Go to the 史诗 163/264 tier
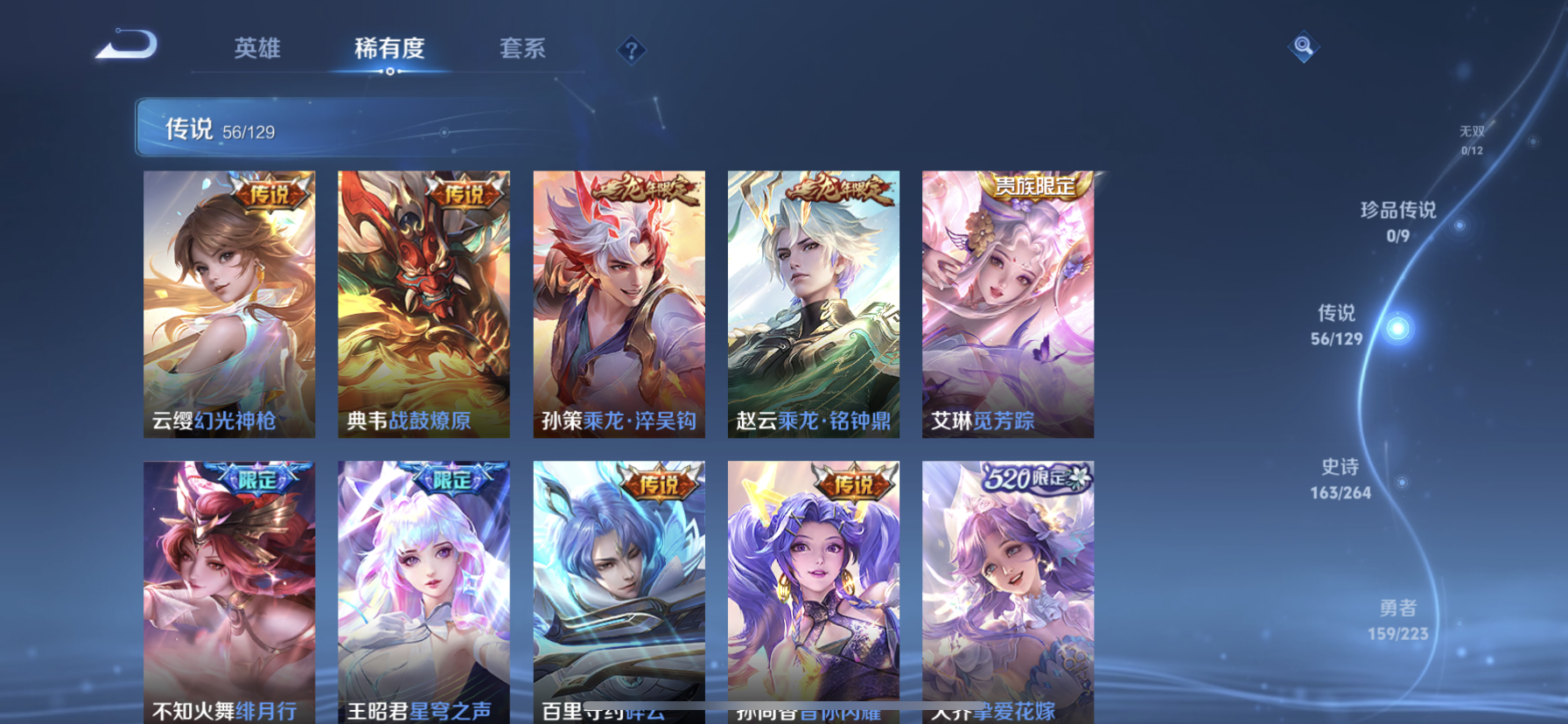Viewport: 1568px width, 724px height. coord(1340,479)
